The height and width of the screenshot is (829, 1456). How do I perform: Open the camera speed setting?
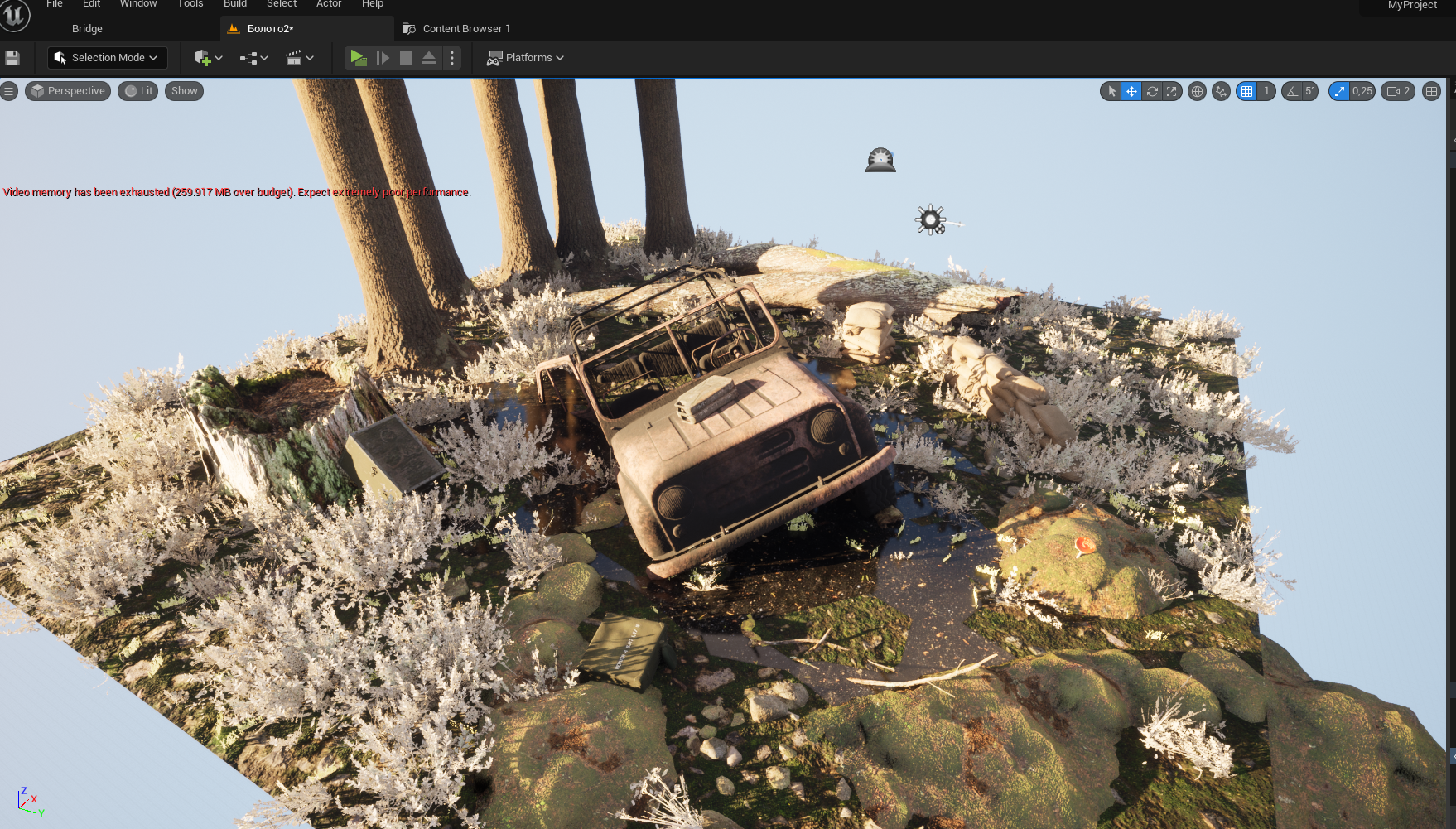coord(1398,91)
